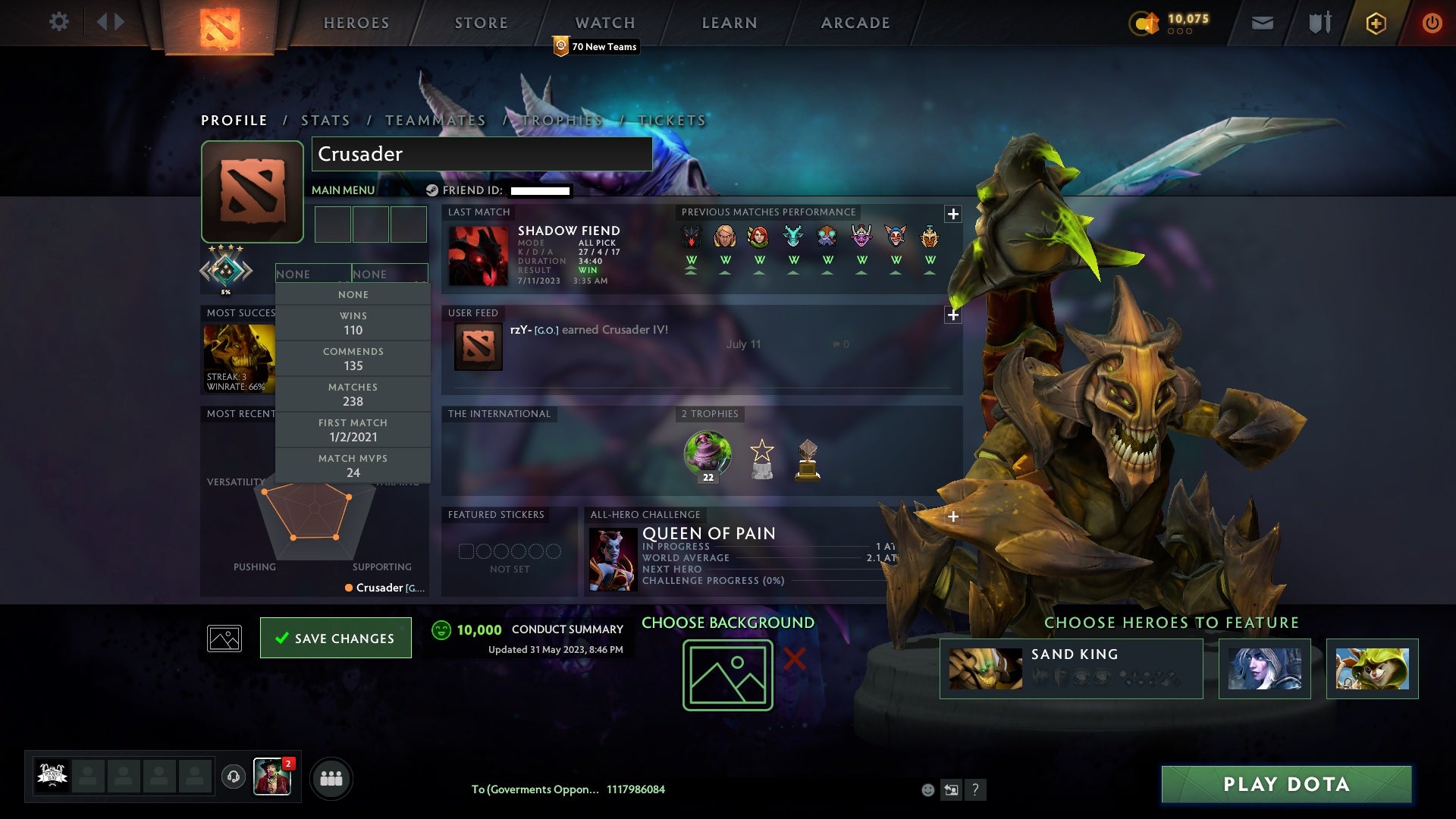Select WINS from the stat list
This screenshot has width=1456, height=819.
pos(353,322)
